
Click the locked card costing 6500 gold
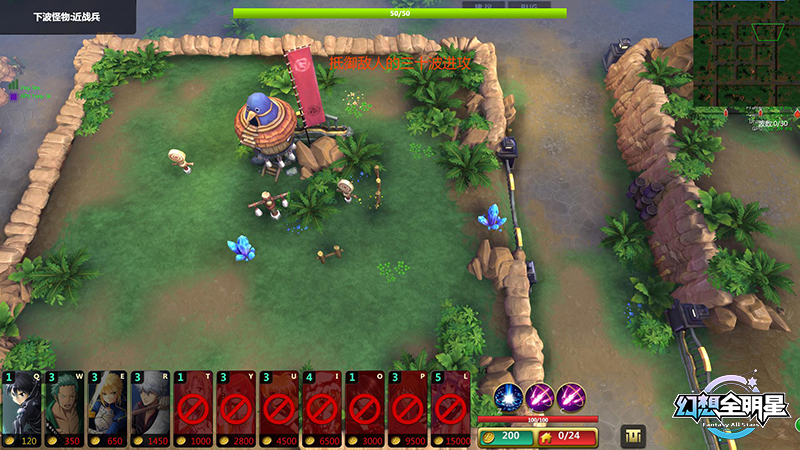pos(322,410)
